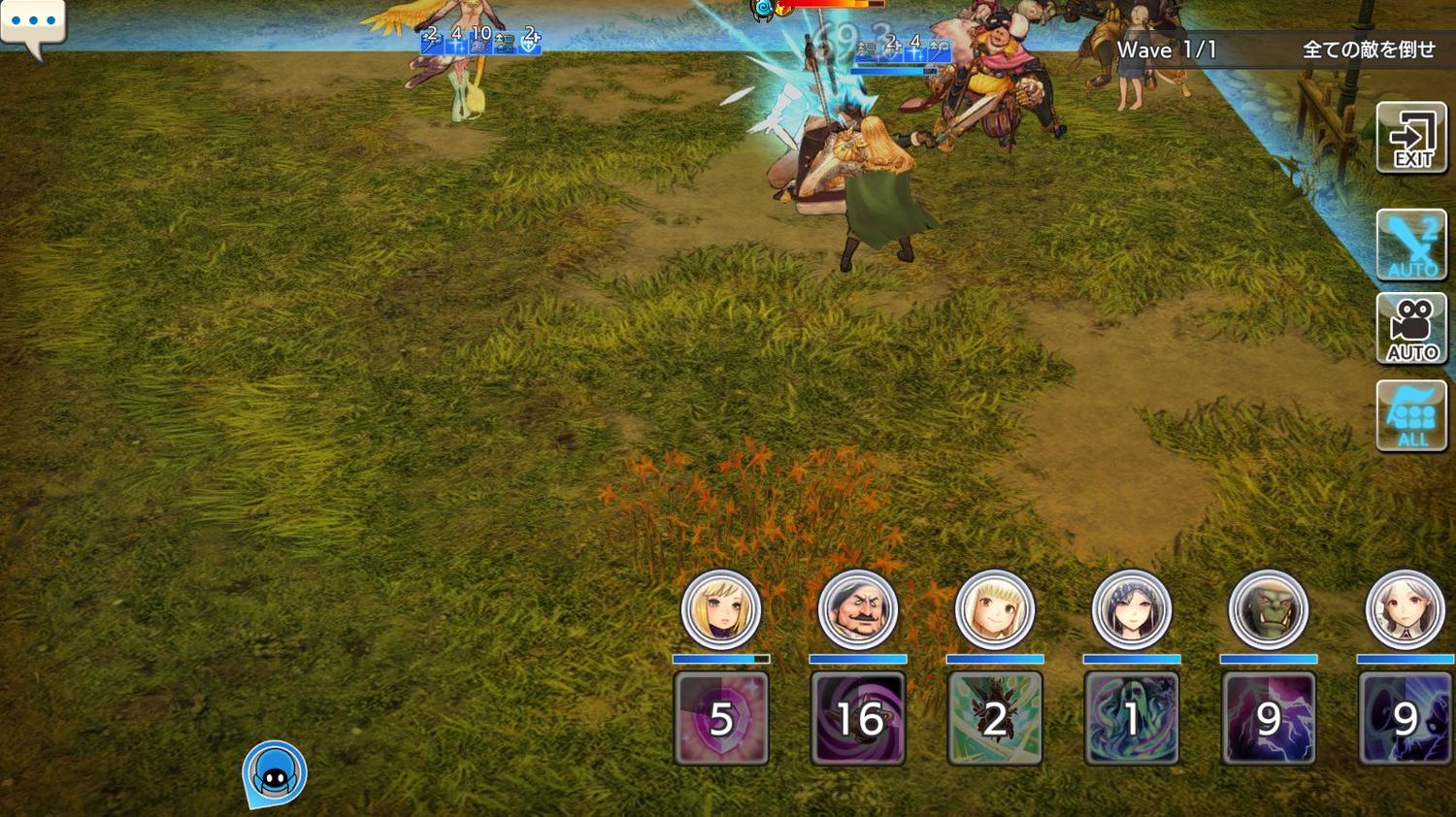Toggle the AUTO camera button
This screenshot has width=1456, height=817.
1411,329
